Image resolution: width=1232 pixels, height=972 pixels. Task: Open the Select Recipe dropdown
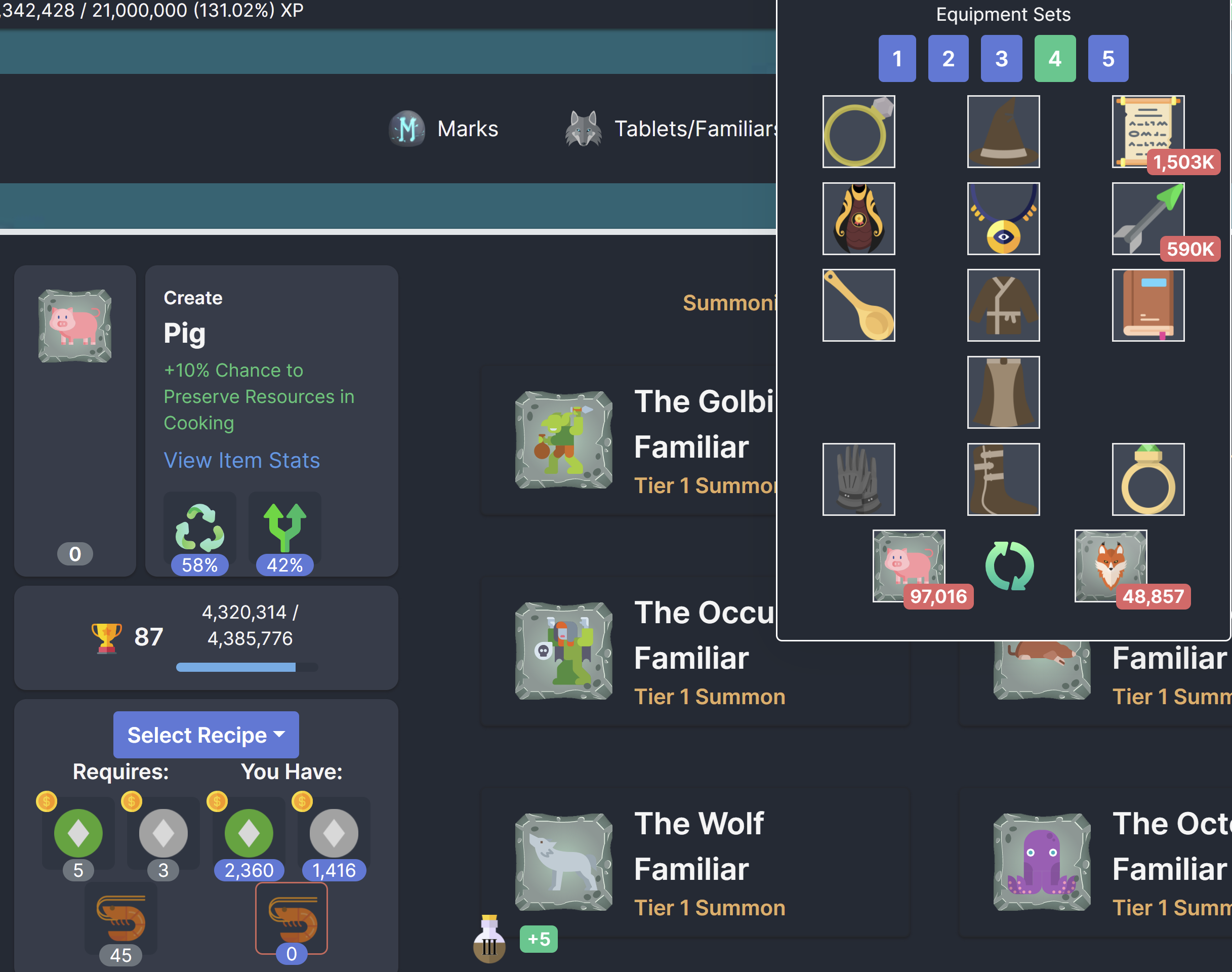pos(206,735)
